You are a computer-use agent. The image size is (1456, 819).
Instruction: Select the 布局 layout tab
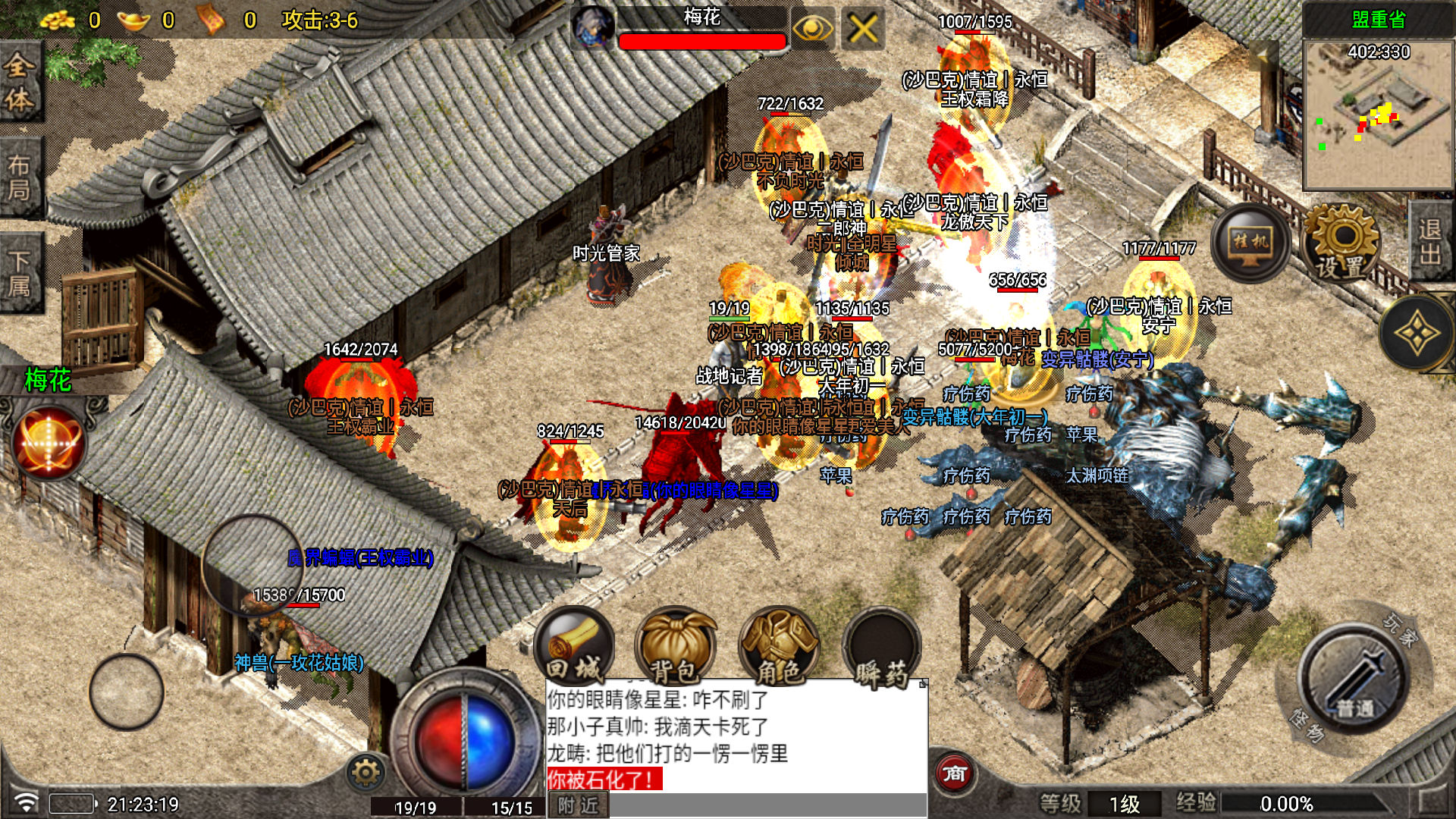coord(20,177)
